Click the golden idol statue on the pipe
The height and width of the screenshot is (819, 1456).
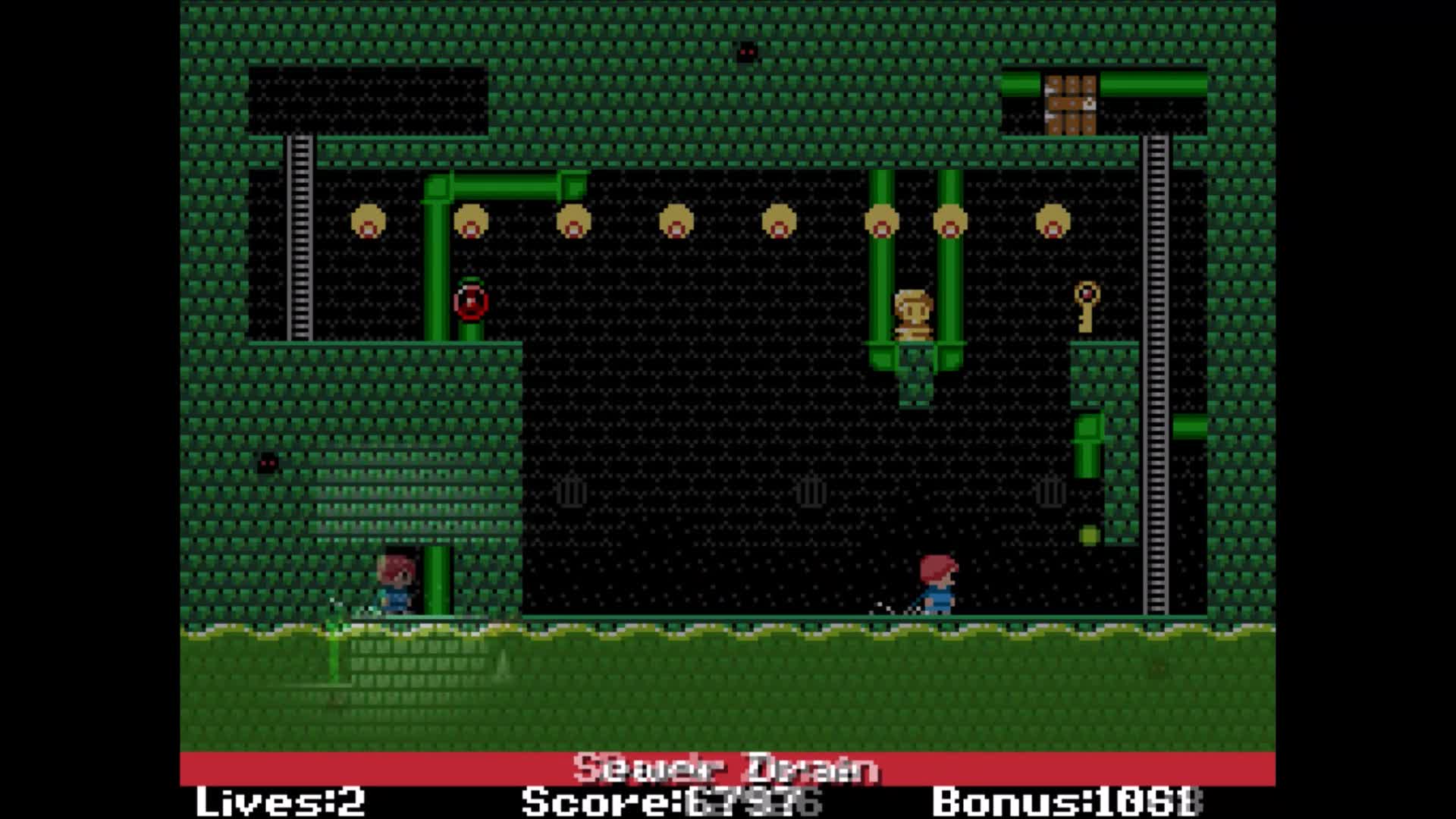(x=913, y=311)
